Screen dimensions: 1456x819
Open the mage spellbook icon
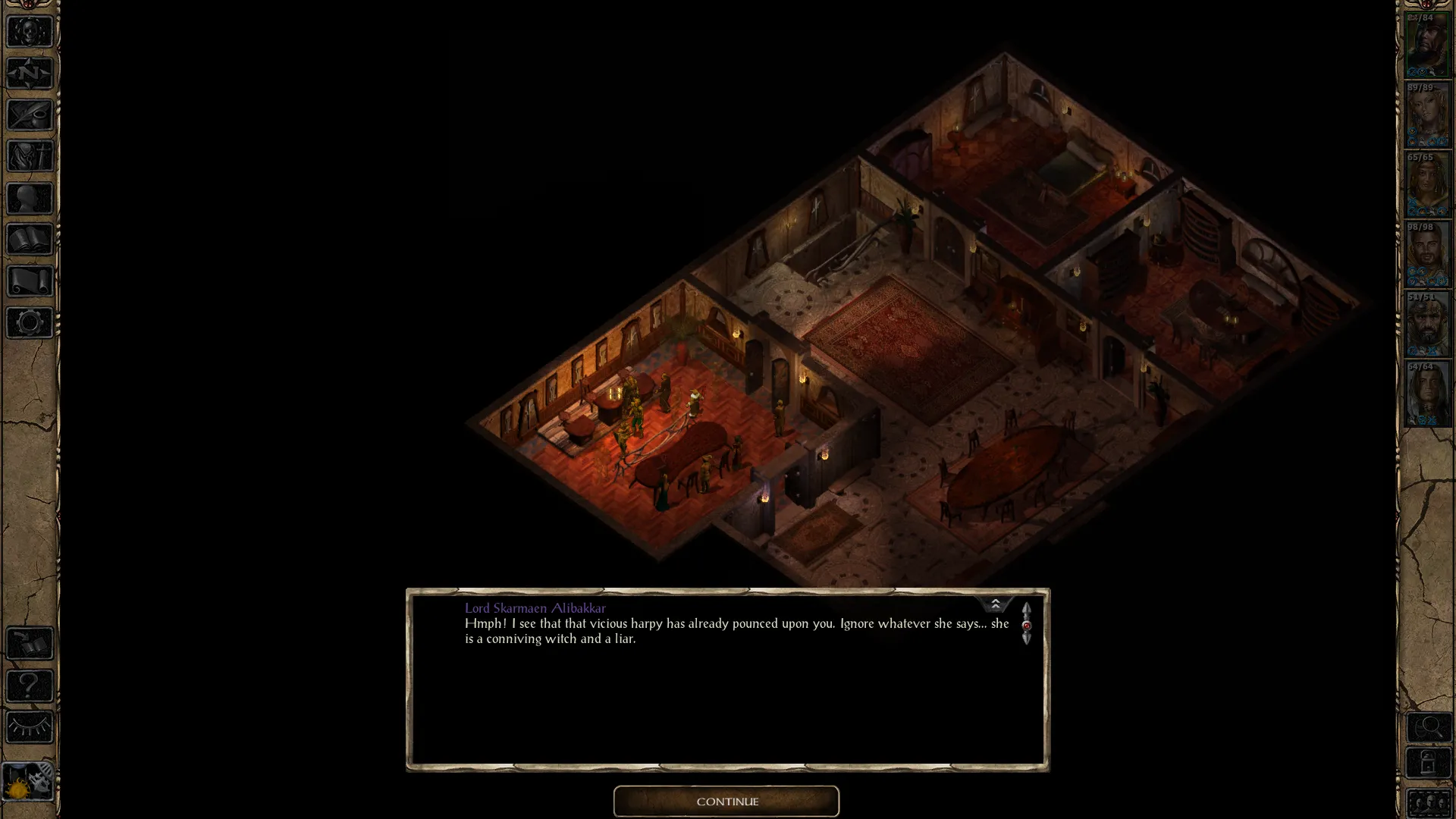click(x=30, y=240)
